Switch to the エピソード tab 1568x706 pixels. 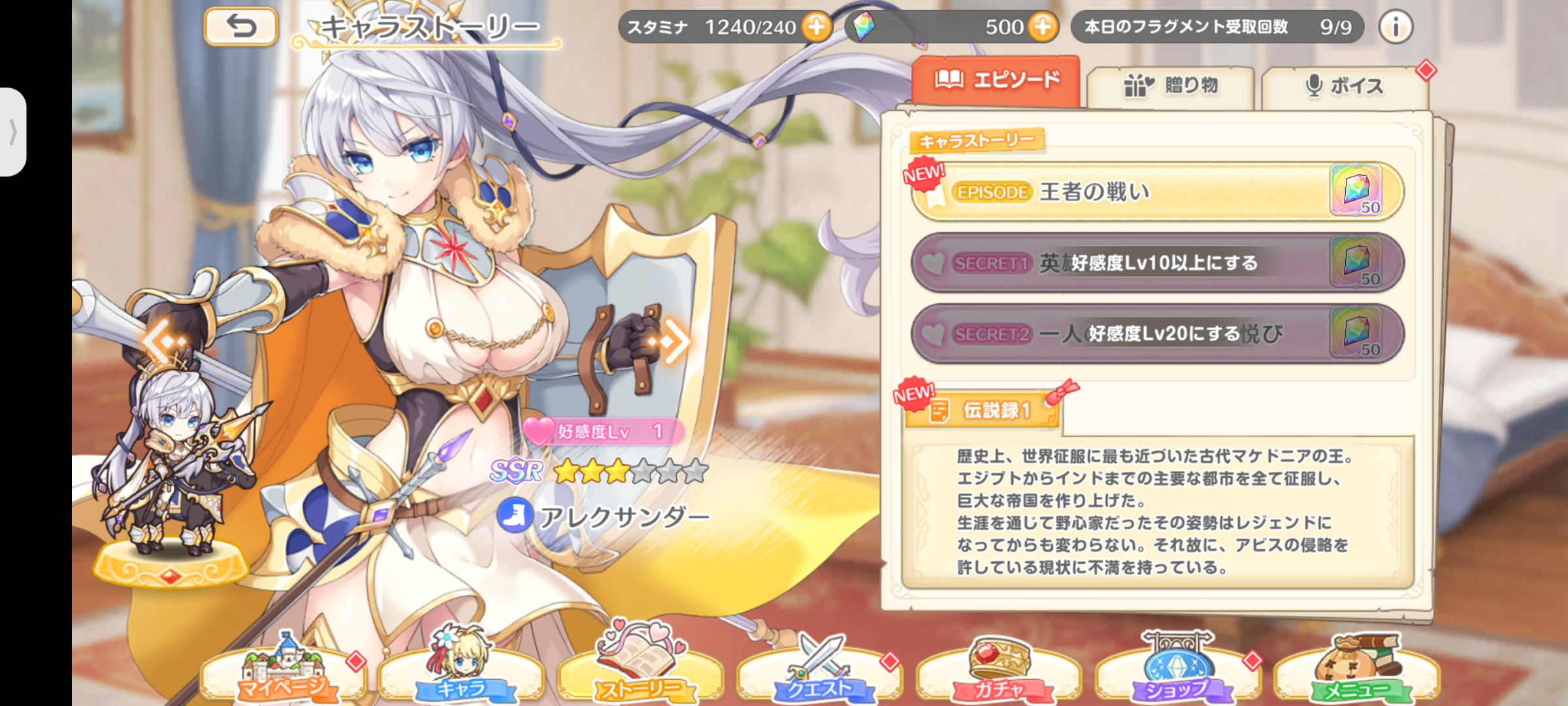click(x=996, y=81)
